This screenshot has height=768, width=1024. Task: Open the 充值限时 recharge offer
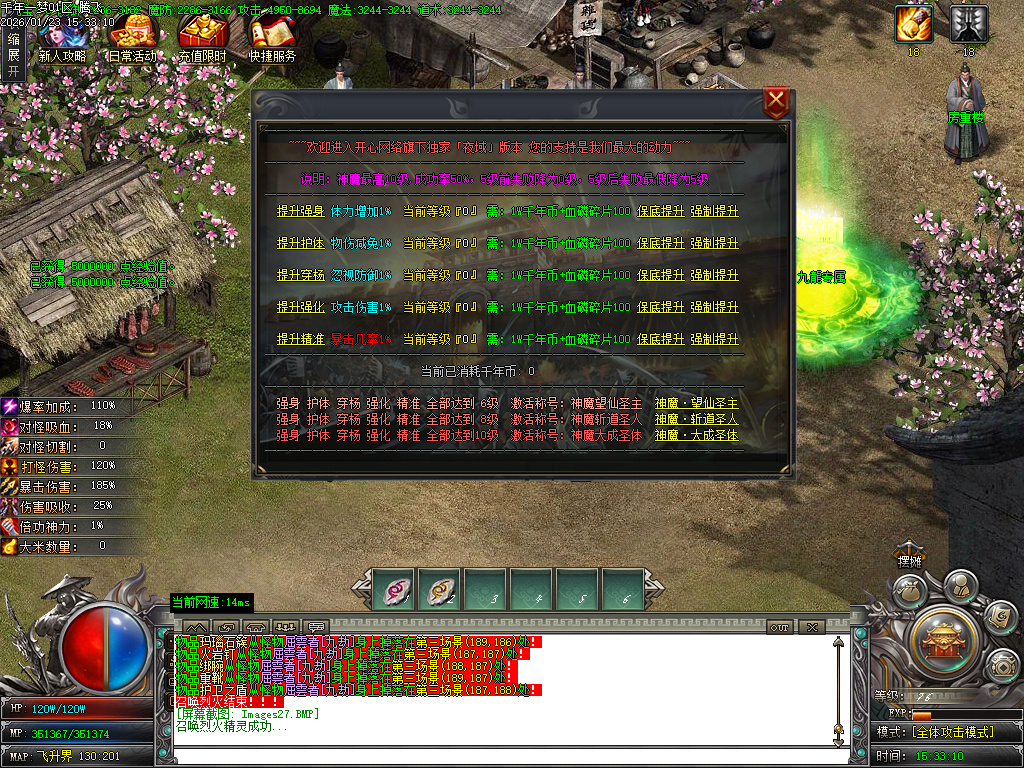pyautogui.click(x=202, y=37)
